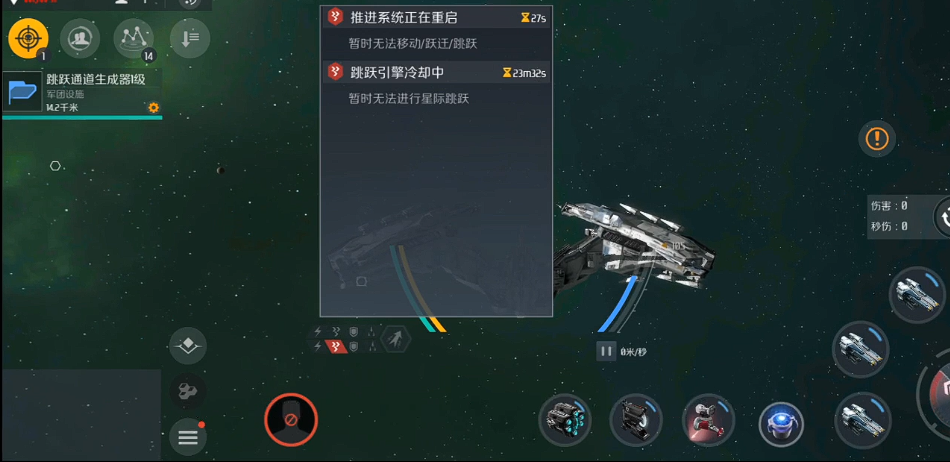The image size is (950, 462).
Task: Activate the blue glowing orb module
Action: click(x=781, y=422)
